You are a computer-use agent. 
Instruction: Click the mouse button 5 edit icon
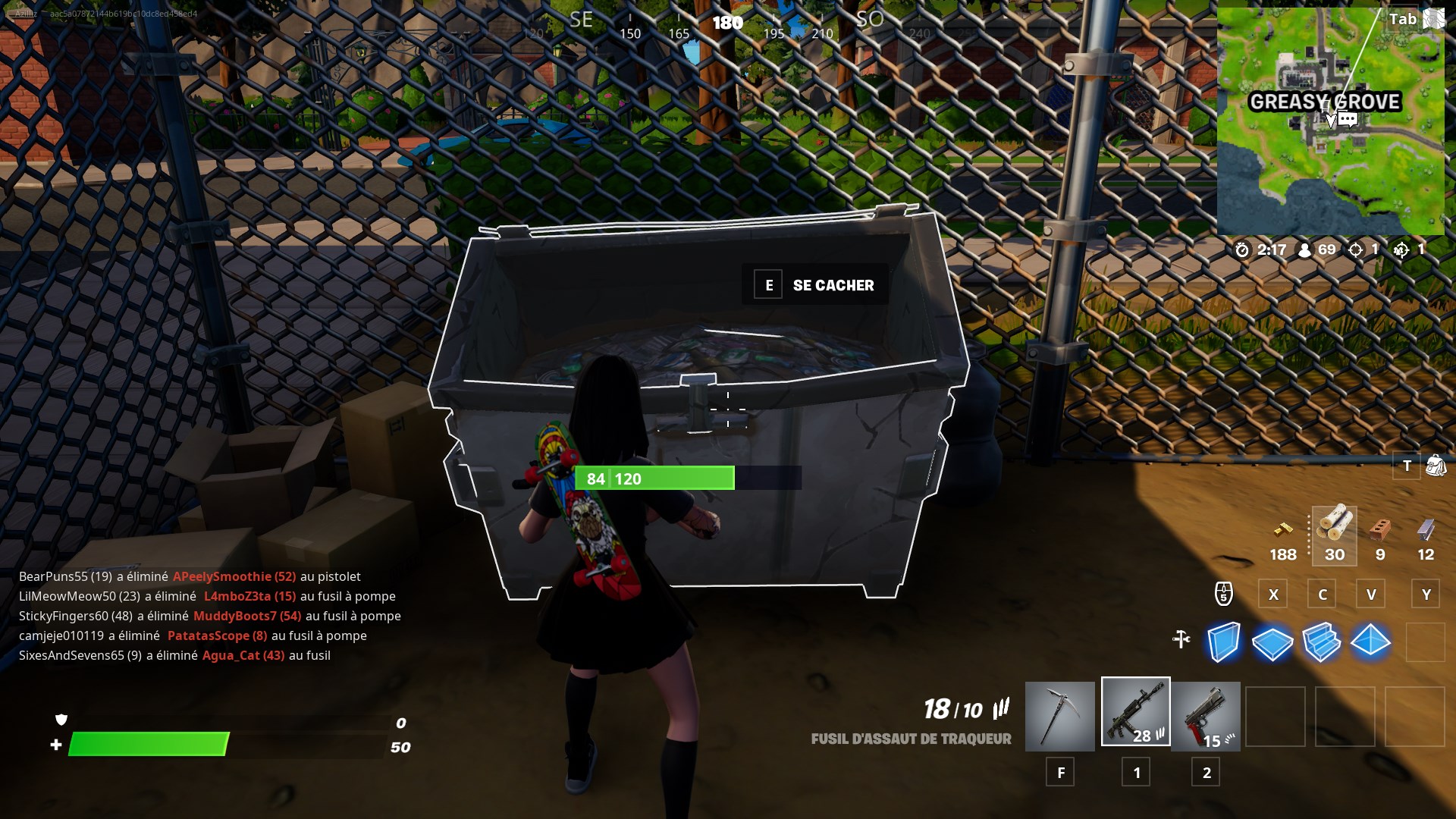pyautogui.click(x=1224, y=594)
